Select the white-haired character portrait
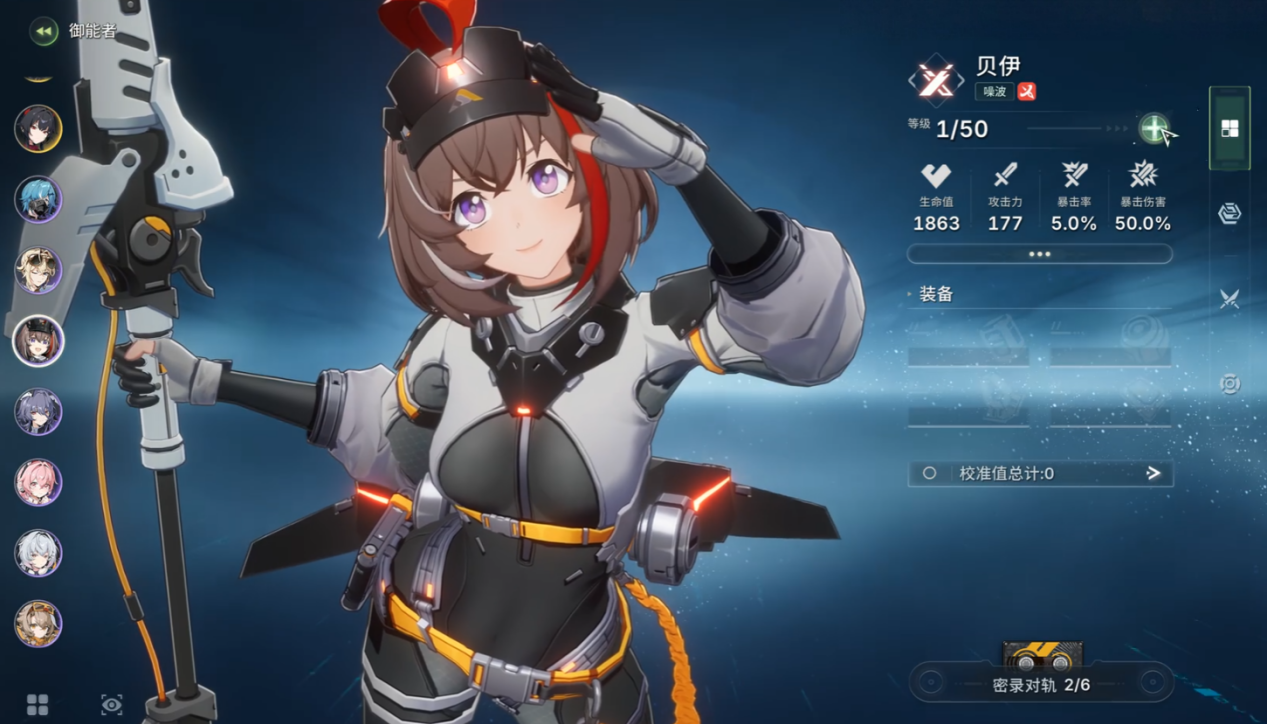This screenshot has height=724, width=1267. point(38,553)
